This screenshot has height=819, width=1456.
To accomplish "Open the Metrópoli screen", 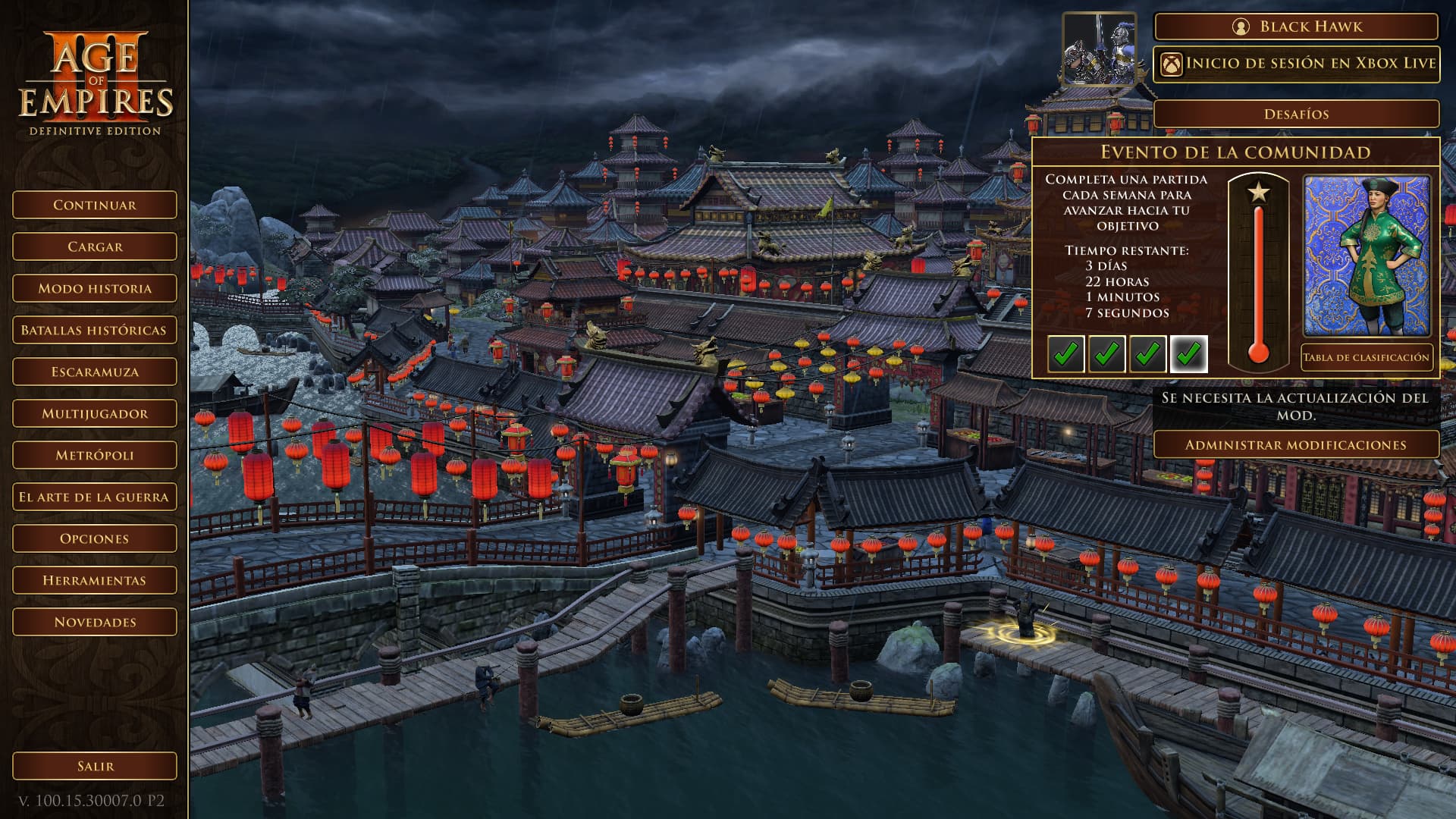I will (95, 455).
